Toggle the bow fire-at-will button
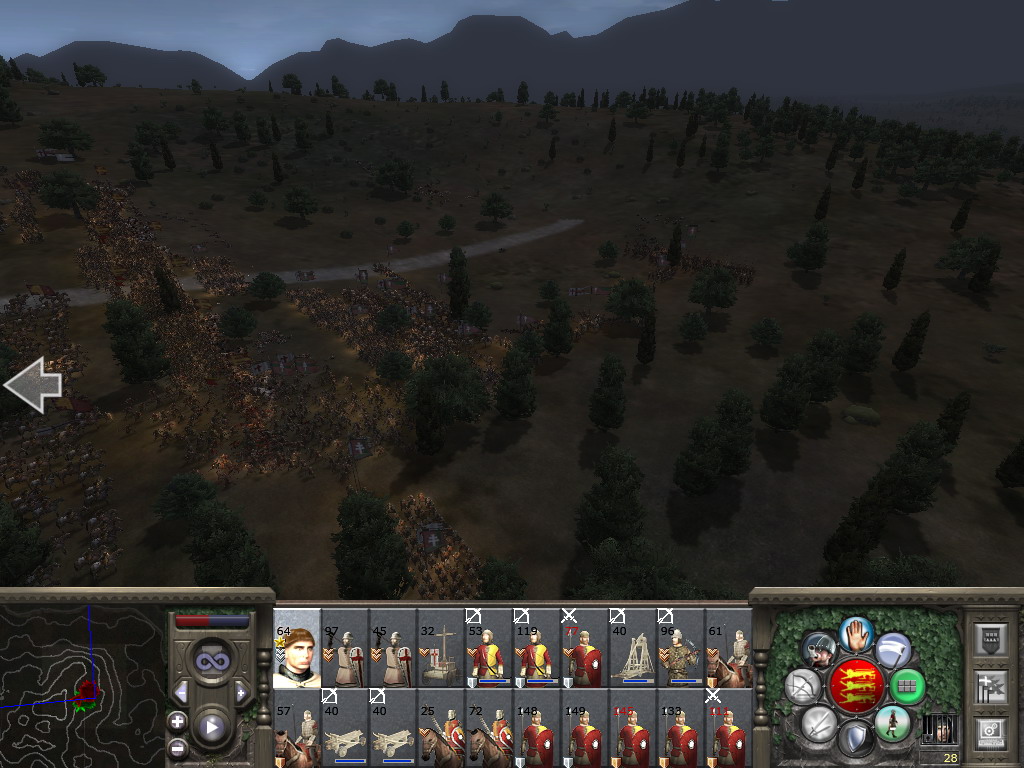Screen dimensions: 1024x768 pos(803,687)
